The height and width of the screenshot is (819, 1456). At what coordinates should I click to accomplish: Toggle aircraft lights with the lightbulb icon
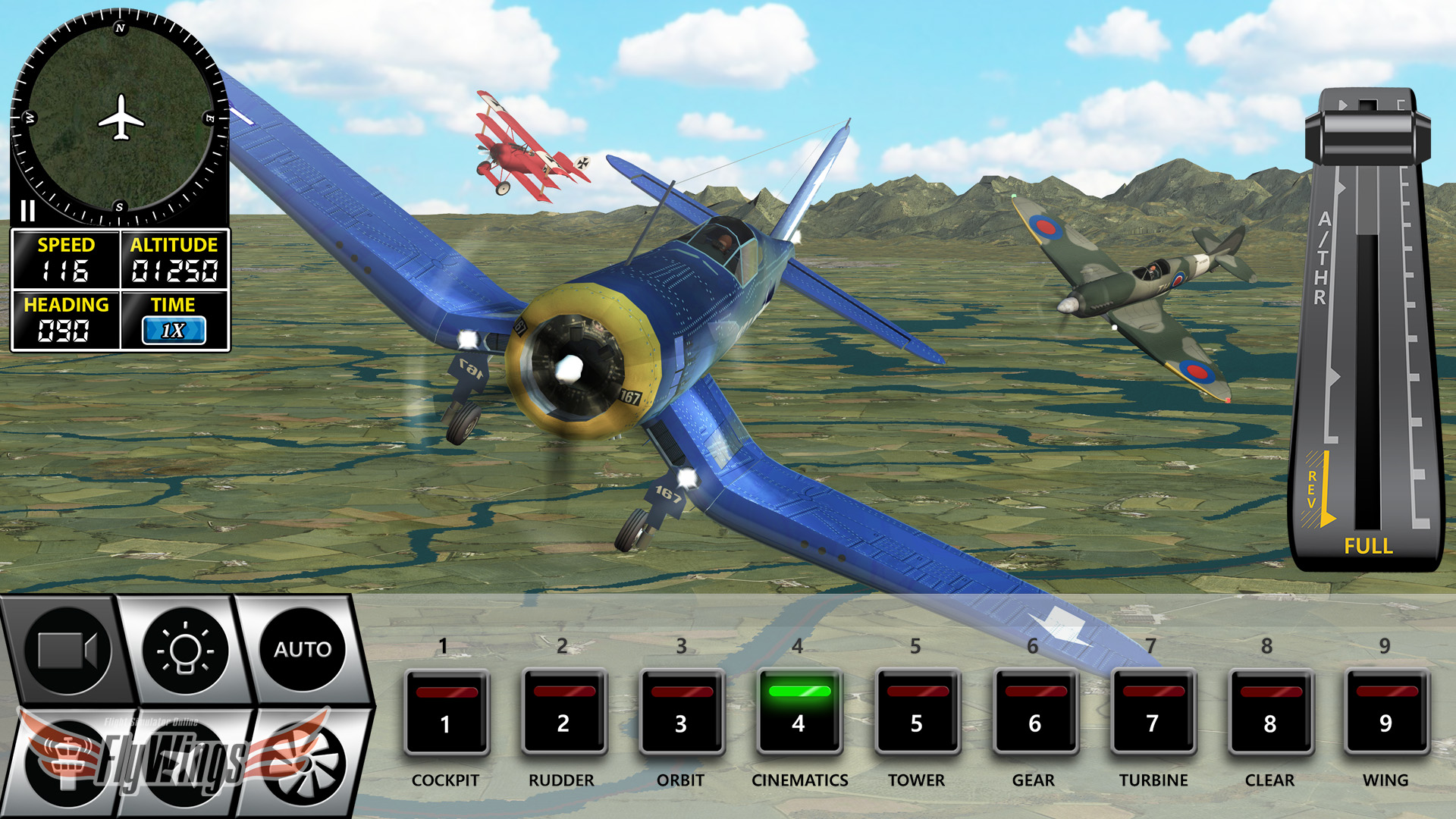(x=187, y=648)
